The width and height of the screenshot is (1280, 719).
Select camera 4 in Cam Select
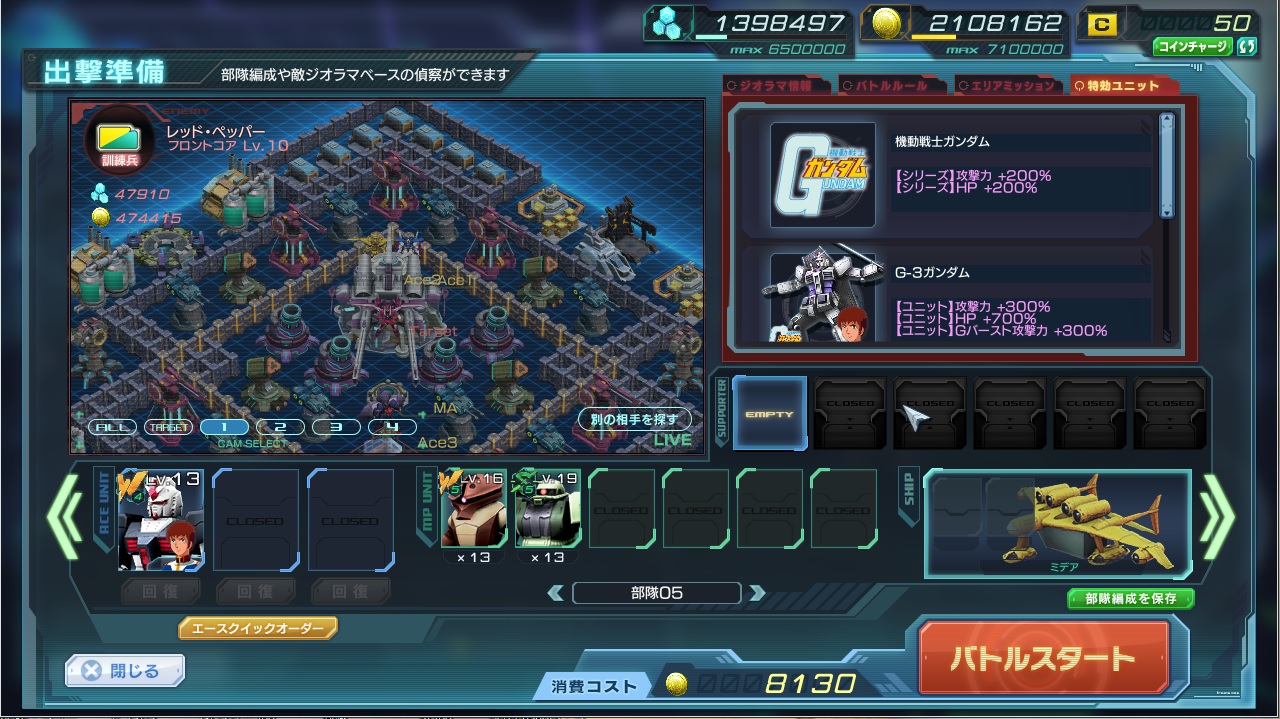click(x=392, y=427)
